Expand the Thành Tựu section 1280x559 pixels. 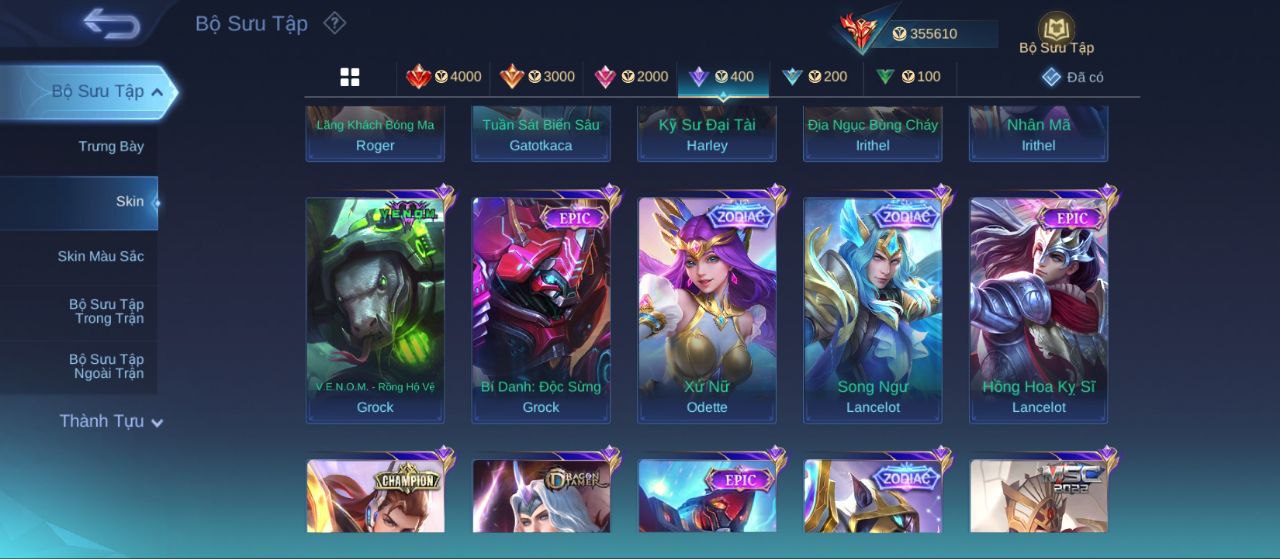[110, 422]
